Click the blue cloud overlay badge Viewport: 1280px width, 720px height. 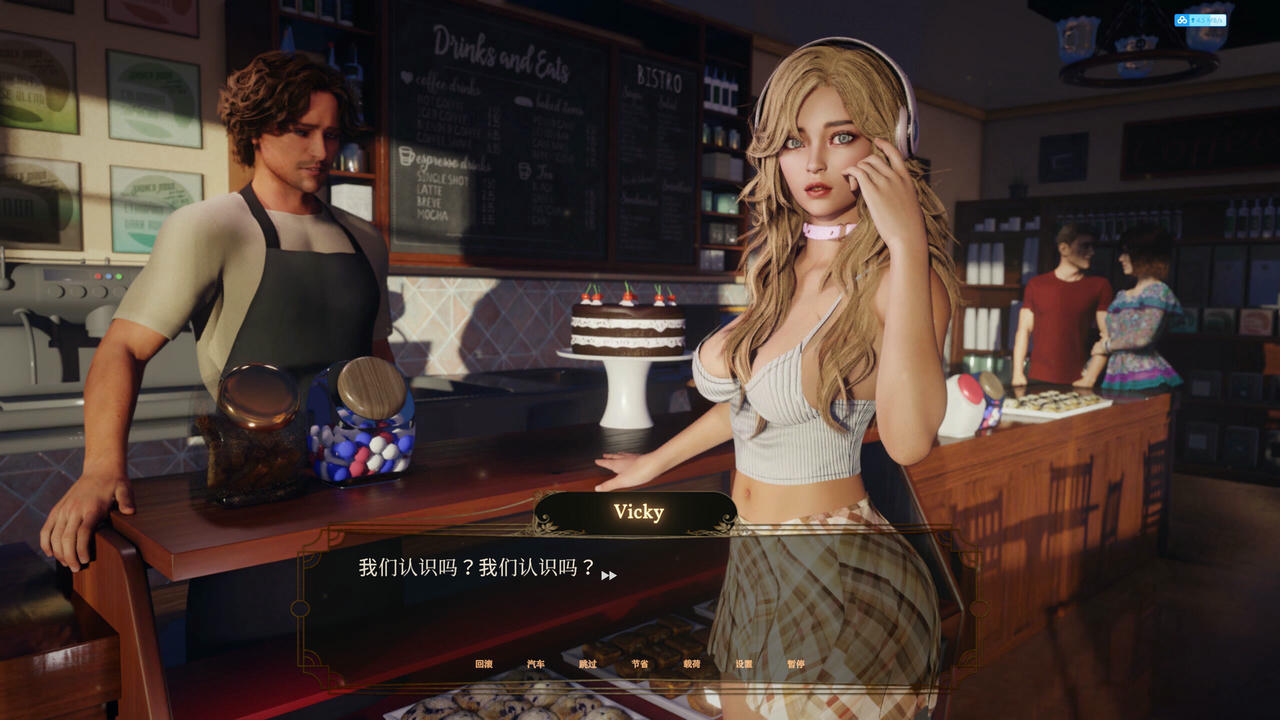(x=1199, y=20)
